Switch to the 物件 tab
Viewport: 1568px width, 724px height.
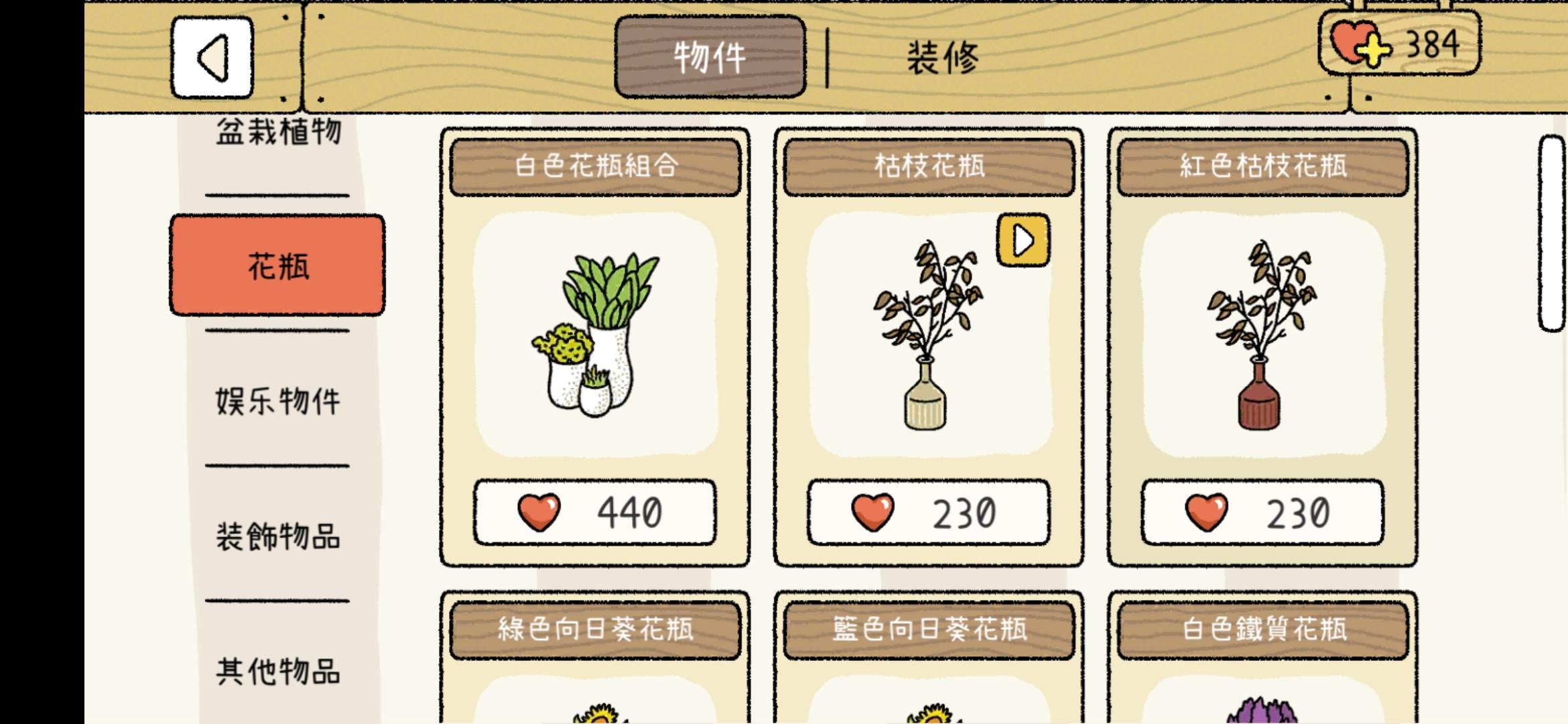tap(708, 56)
